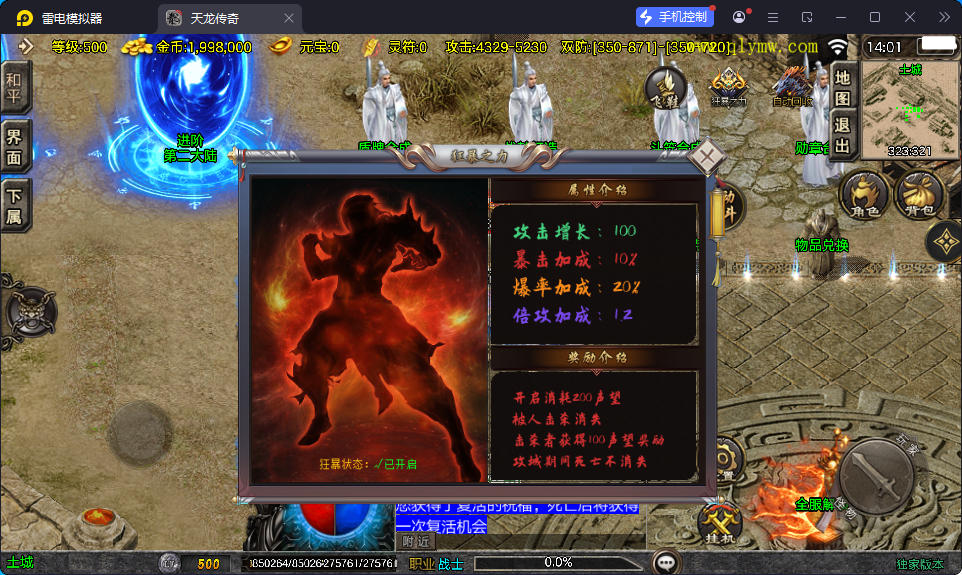962x575 pixels.
Task: Click the 地图 map button
Action: tap(842, 87)
